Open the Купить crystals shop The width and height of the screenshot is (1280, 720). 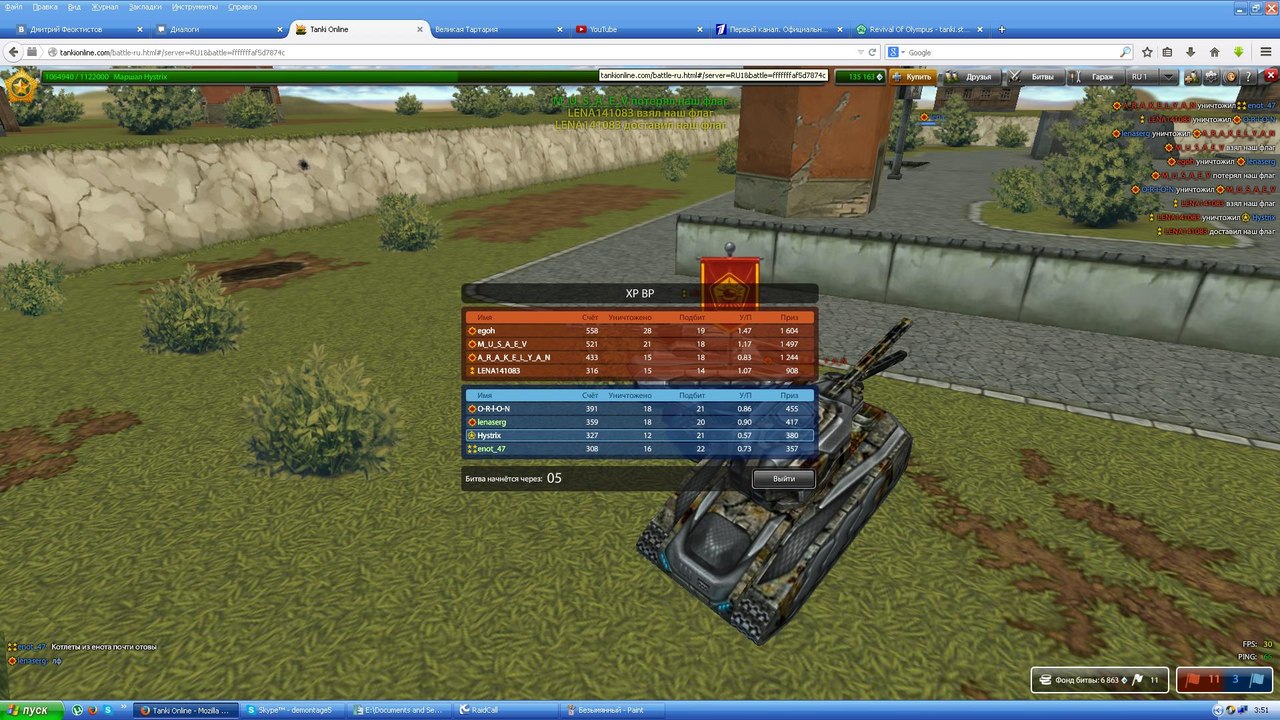tap(912, 76)
